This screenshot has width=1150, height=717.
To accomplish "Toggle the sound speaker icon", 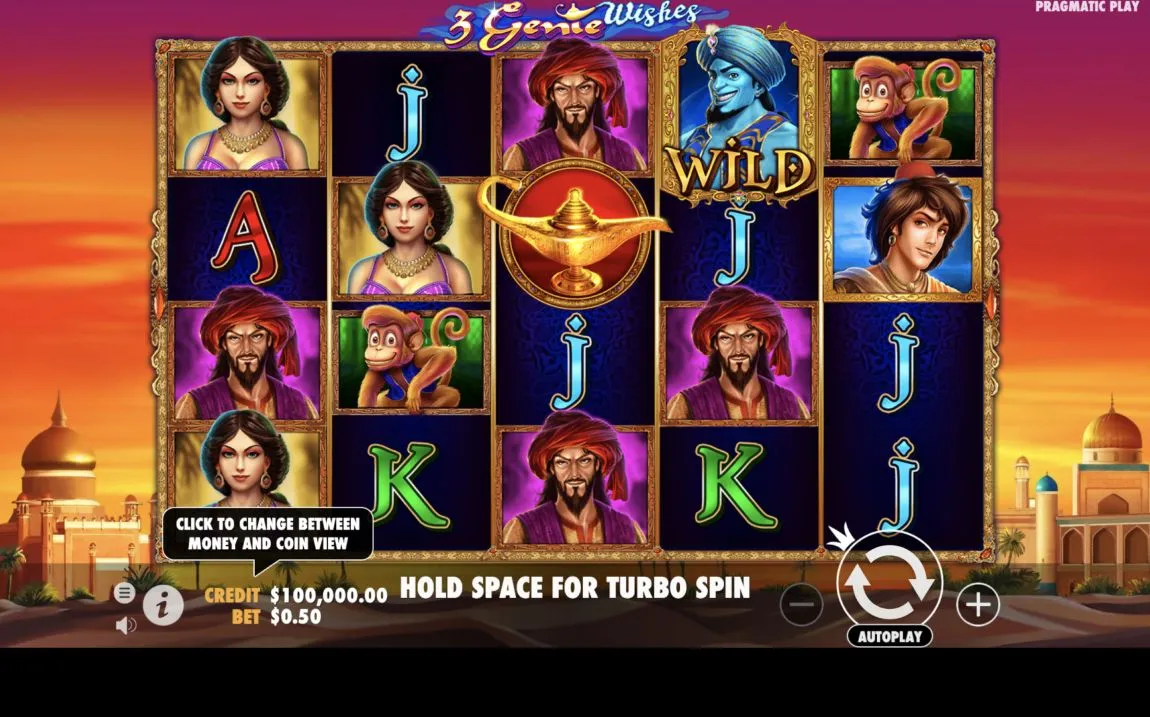I will [125, 626].
